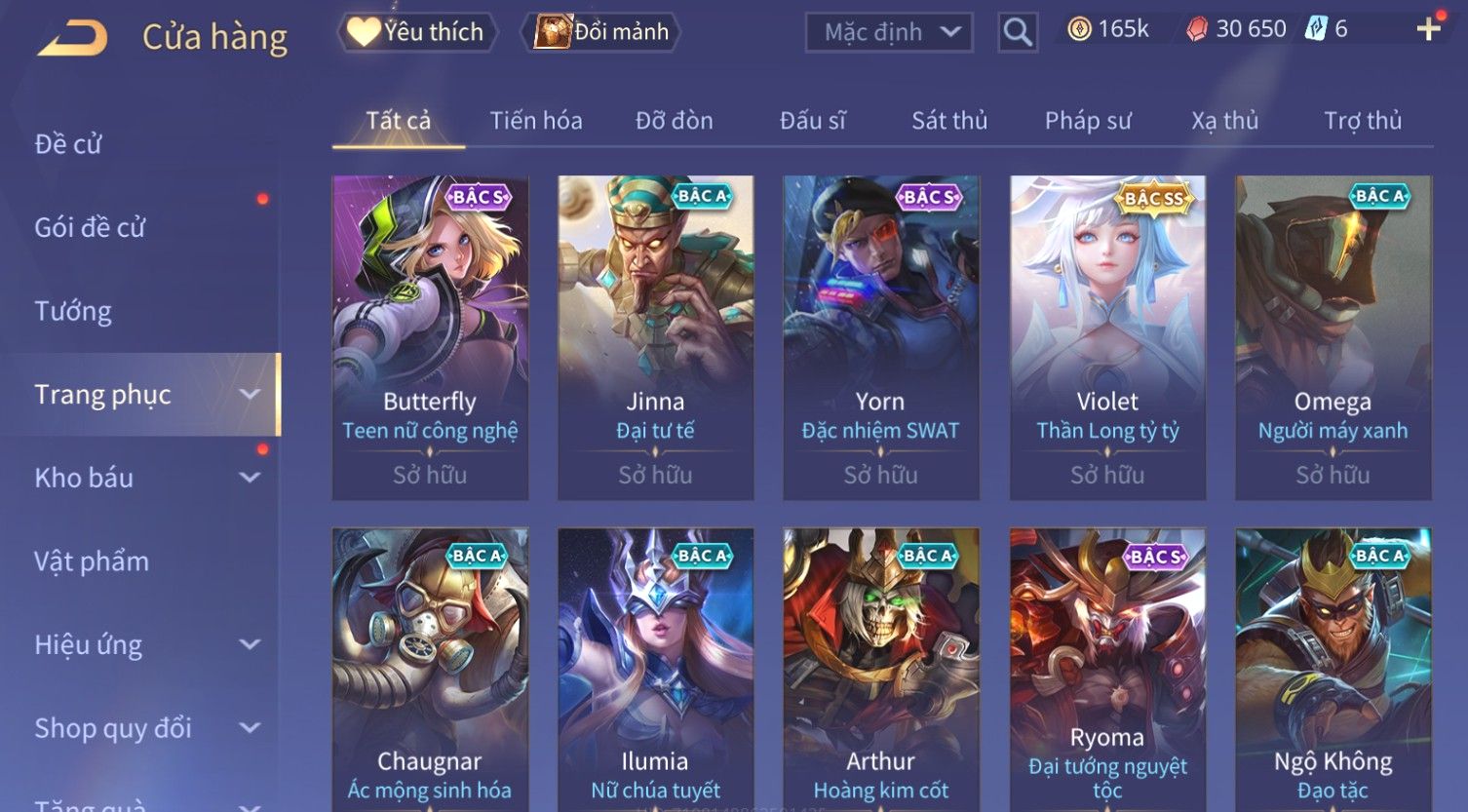Open the Yêu thích favorites list
The image size is (1468, 812).
[x=417, y=32]
